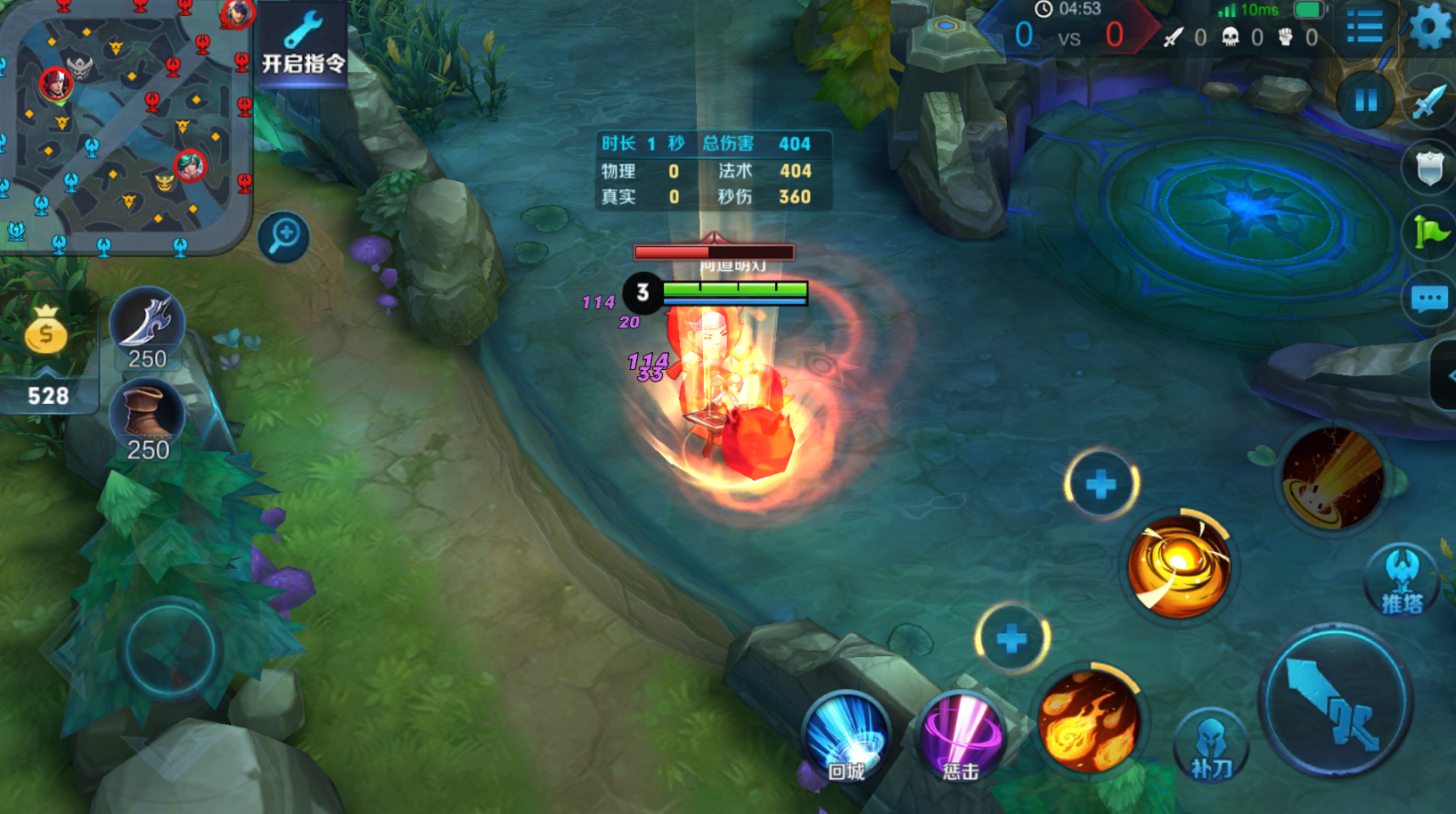Tap the 推塔 push tower button
Viewport: 1456px width, 814px height.
click(x=1402, y=580)
